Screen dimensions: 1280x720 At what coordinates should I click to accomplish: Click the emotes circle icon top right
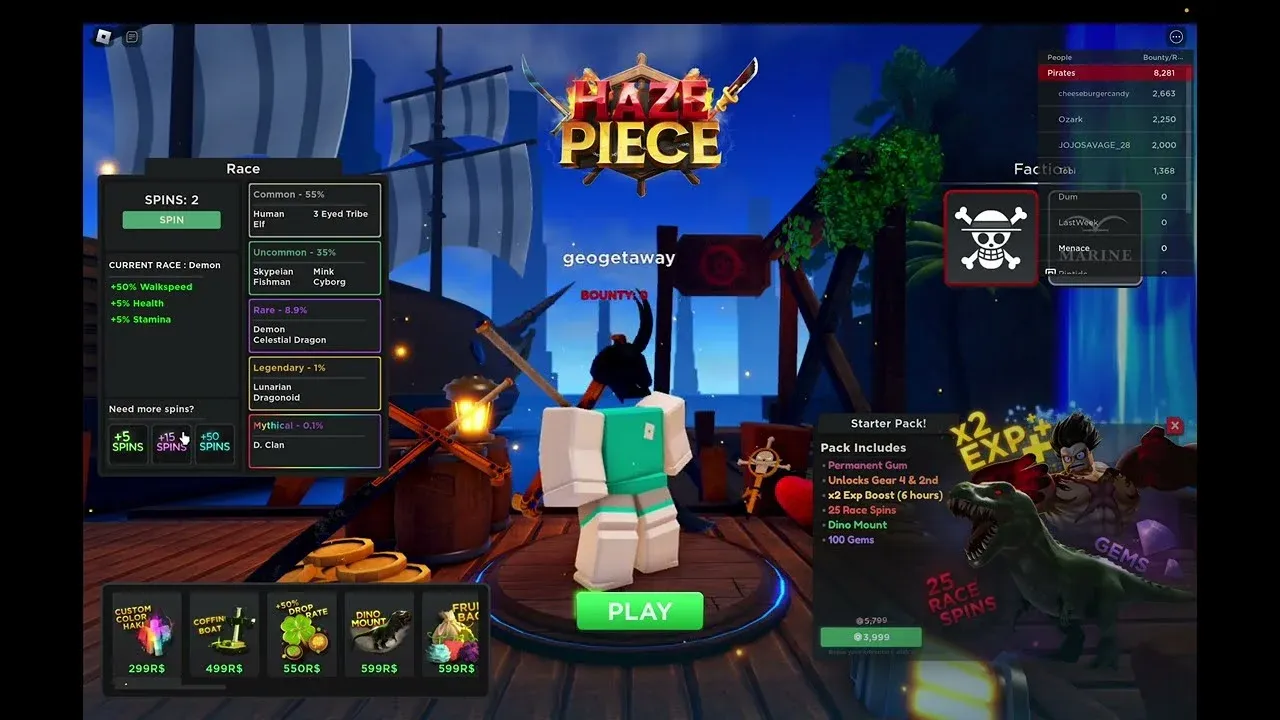coord(1176,36)
